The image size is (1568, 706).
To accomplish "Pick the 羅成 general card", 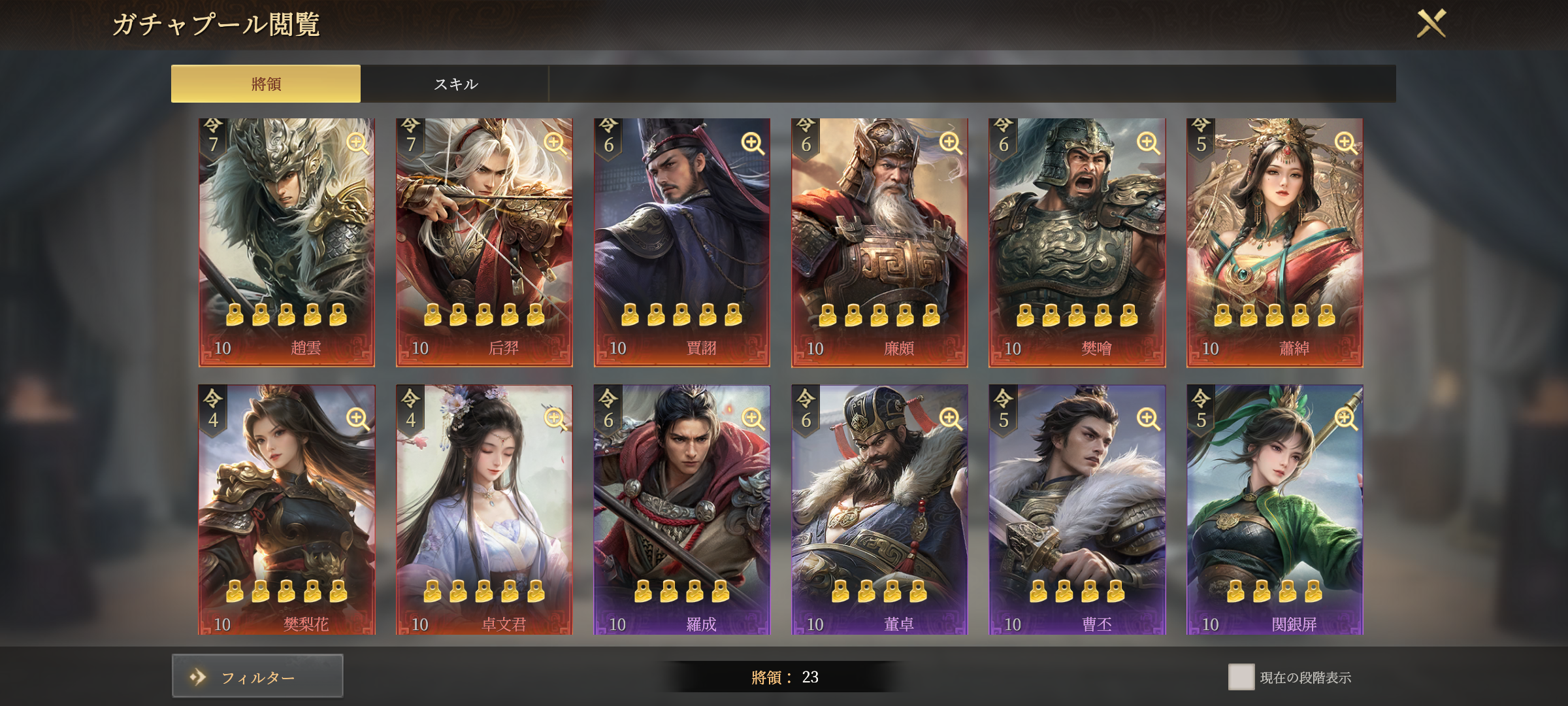I will (681, 510).
